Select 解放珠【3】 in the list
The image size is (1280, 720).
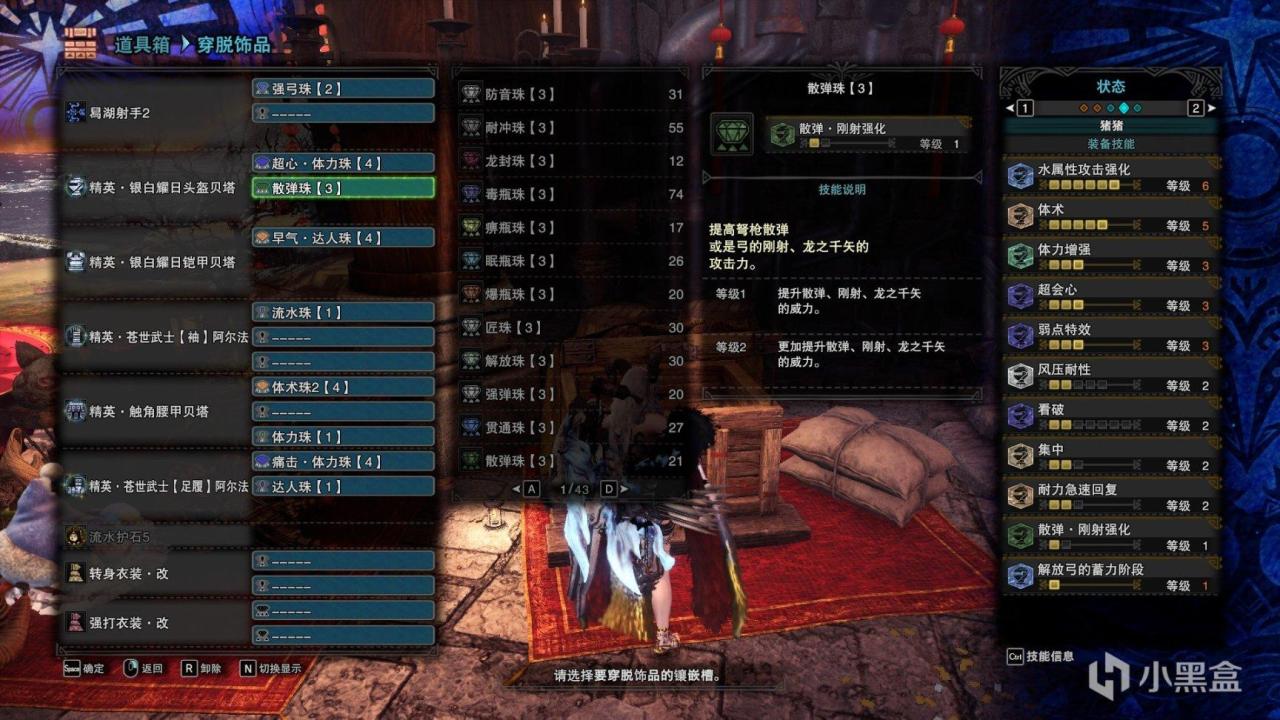click(x=570, y=361)
